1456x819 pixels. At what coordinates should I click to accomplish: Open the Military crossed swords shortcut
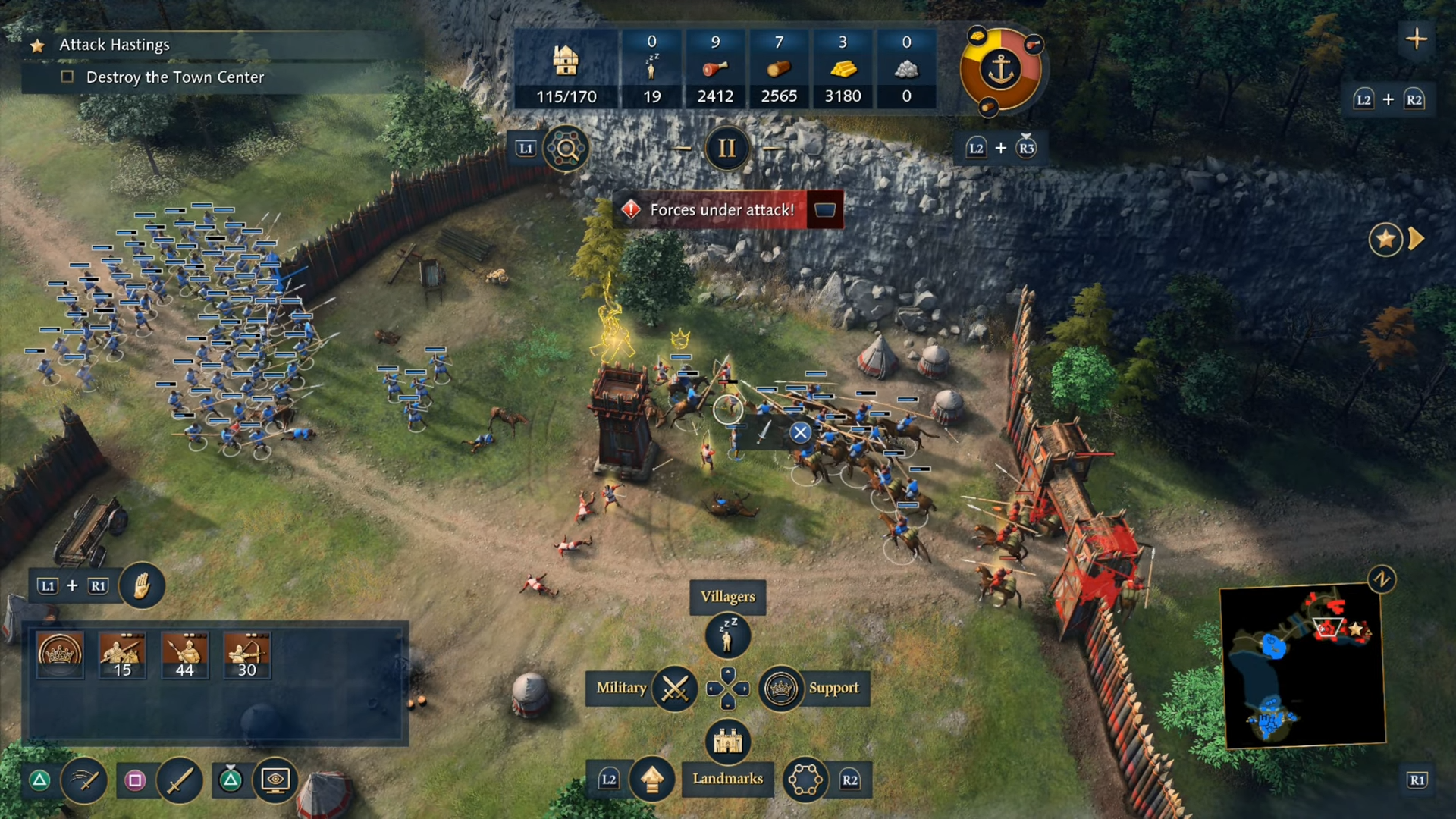(x=675, y=688)
